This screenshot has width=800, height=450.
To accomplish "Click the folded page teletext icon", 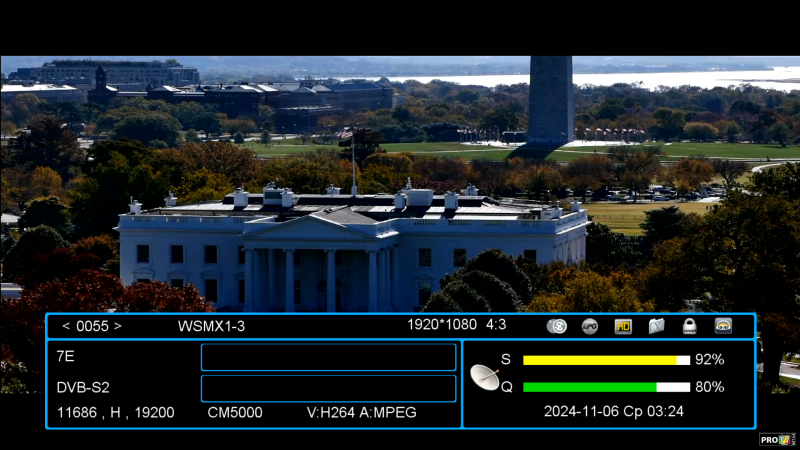I will [656, 326].
